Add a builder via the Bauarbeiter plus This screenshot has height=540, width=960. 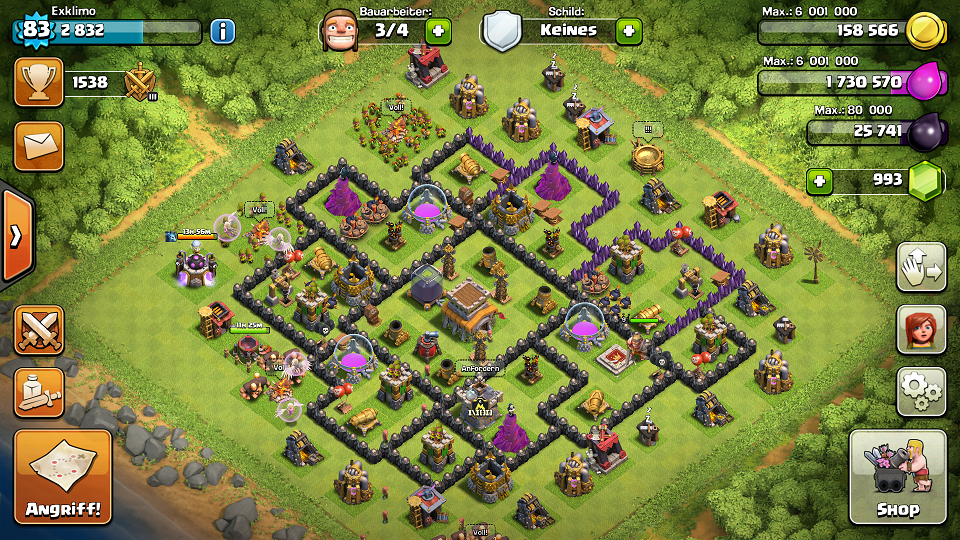point(437,31)
